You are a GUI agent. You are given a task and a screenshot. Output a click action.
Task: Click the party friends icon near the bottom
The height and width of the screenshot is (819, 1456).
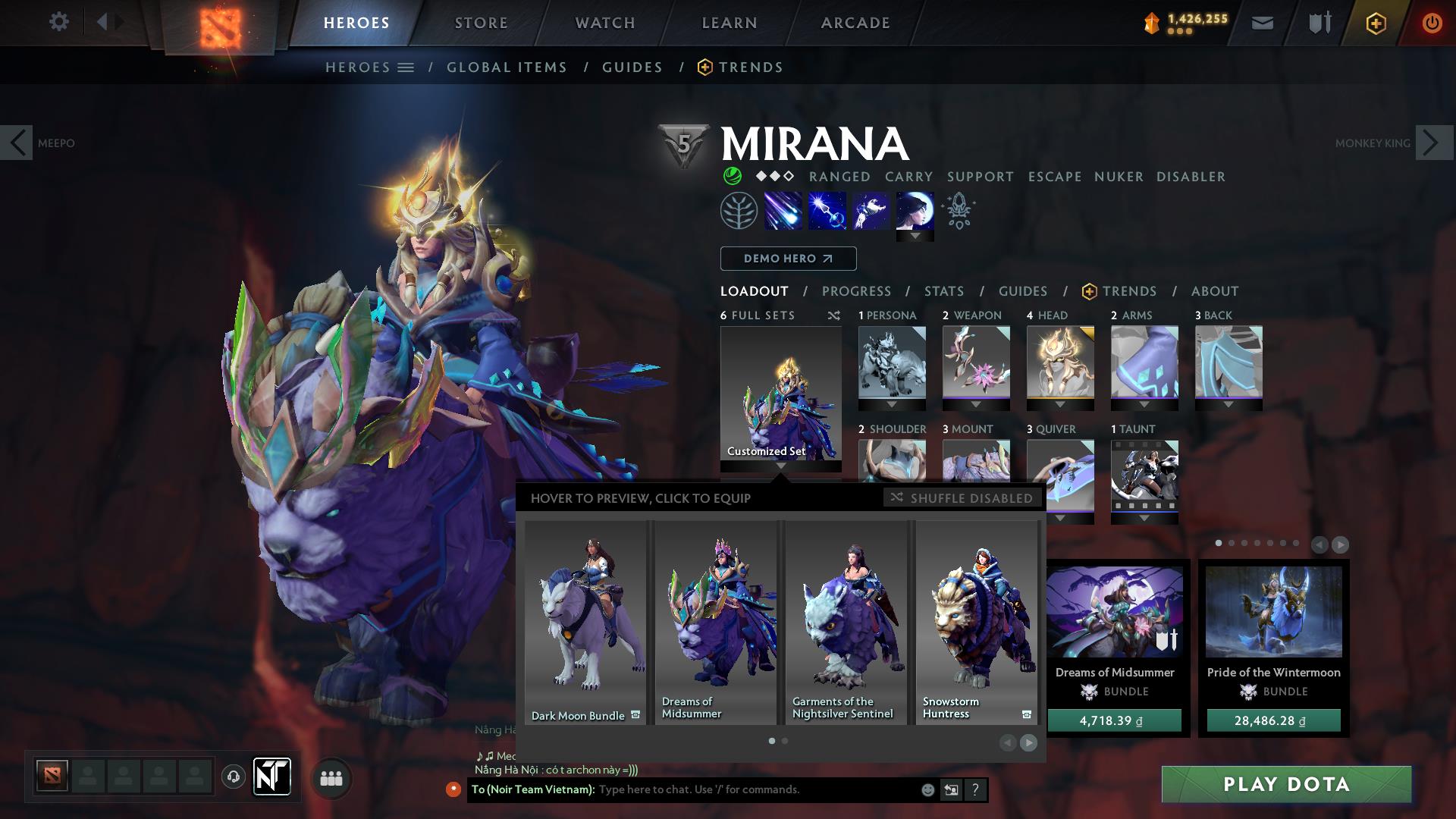331,778
